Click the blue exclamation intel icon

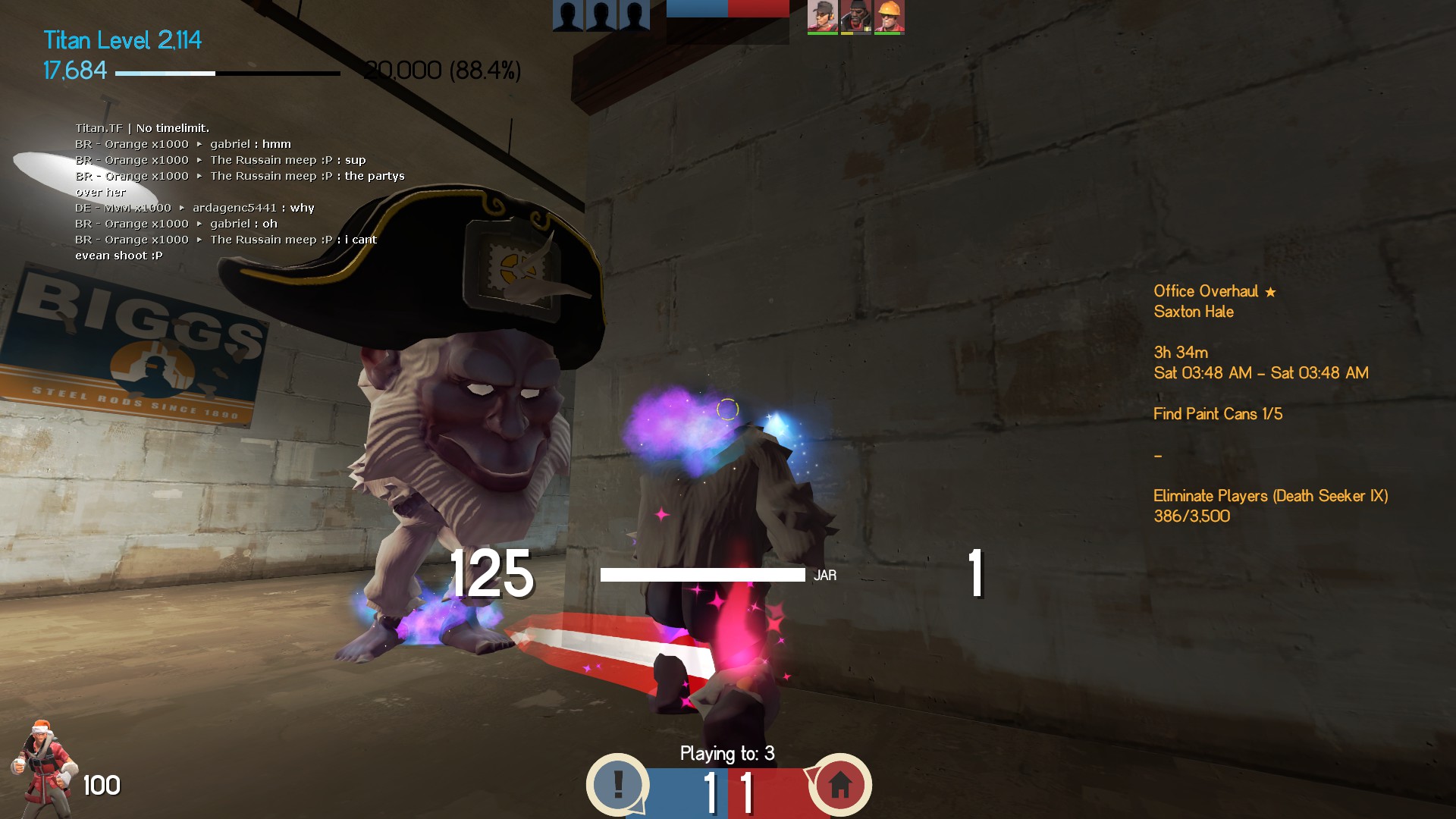tap(618, 784)
